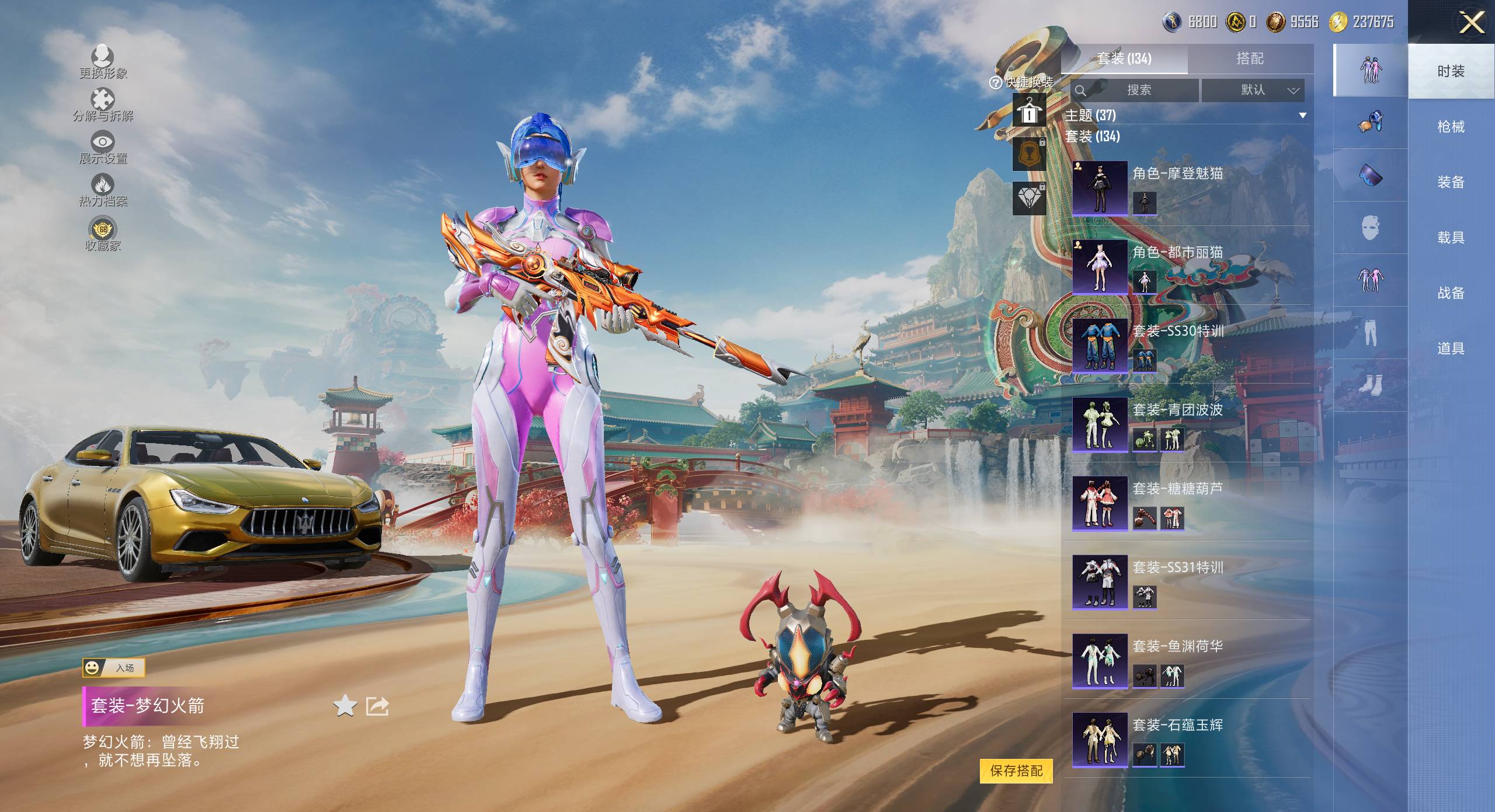Click the 入场 emote button
This screenshot has height=812, width=1495.
click(114, 667)
